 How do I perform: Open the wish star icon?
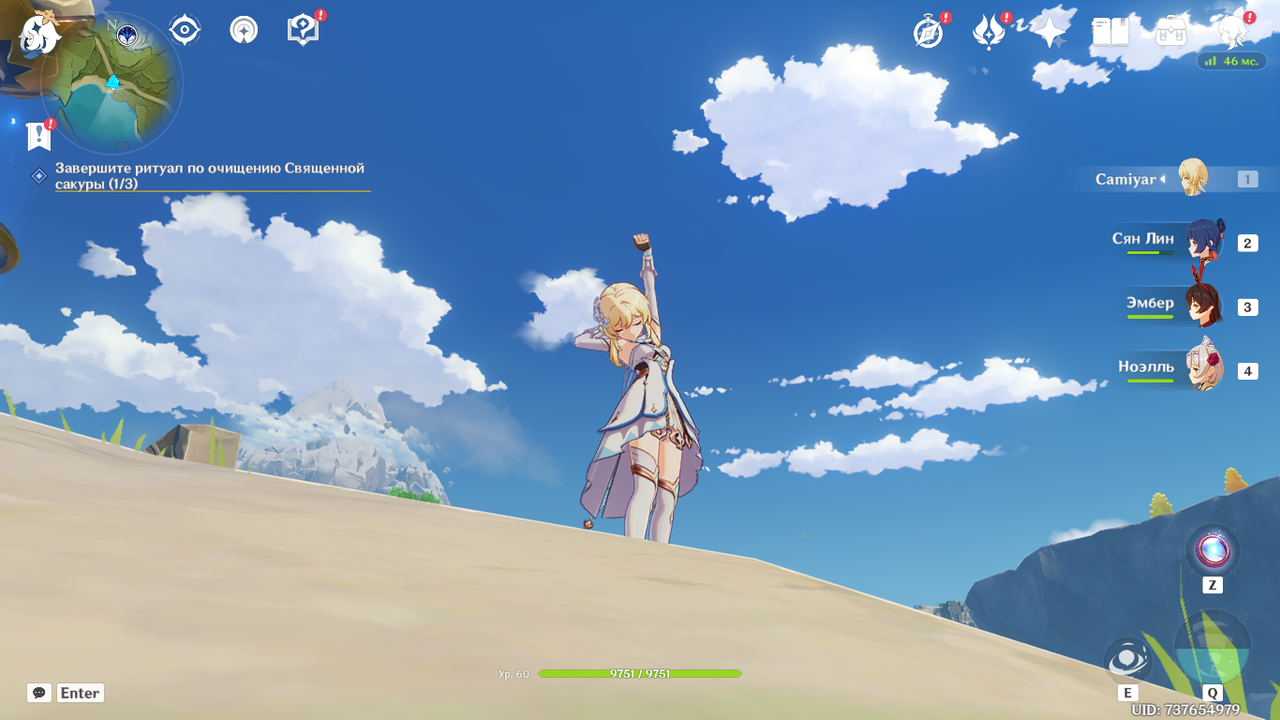tap(1050, 32)
